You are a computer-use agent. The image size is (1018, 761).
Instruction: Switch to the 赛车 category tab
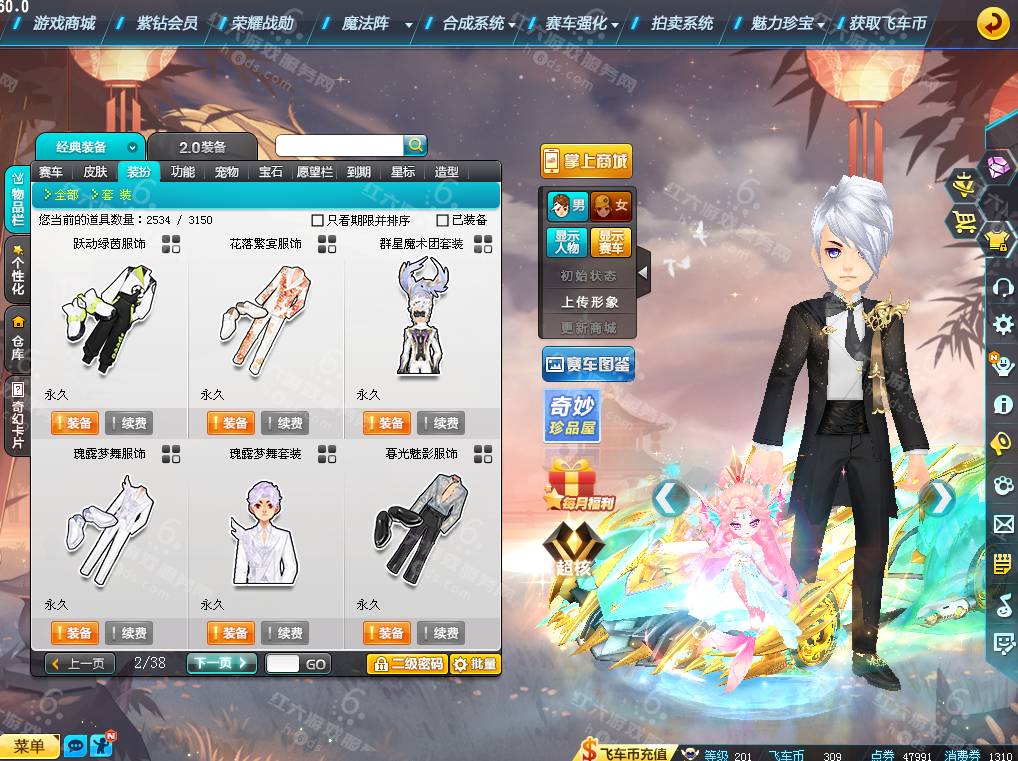(x=51, y=172)
